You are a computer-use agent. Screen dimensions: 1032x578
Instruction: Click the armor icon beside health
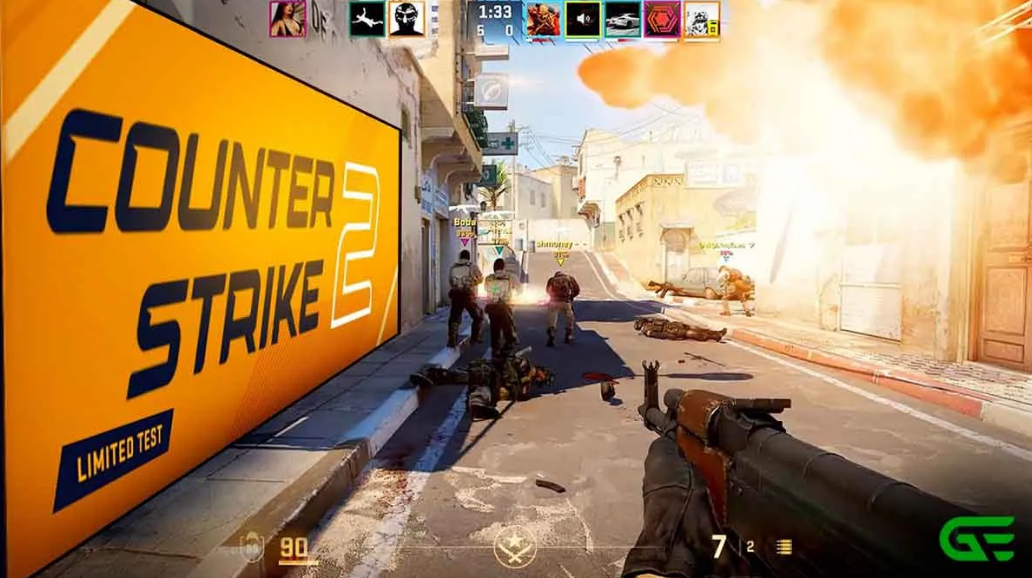(252, 546)
